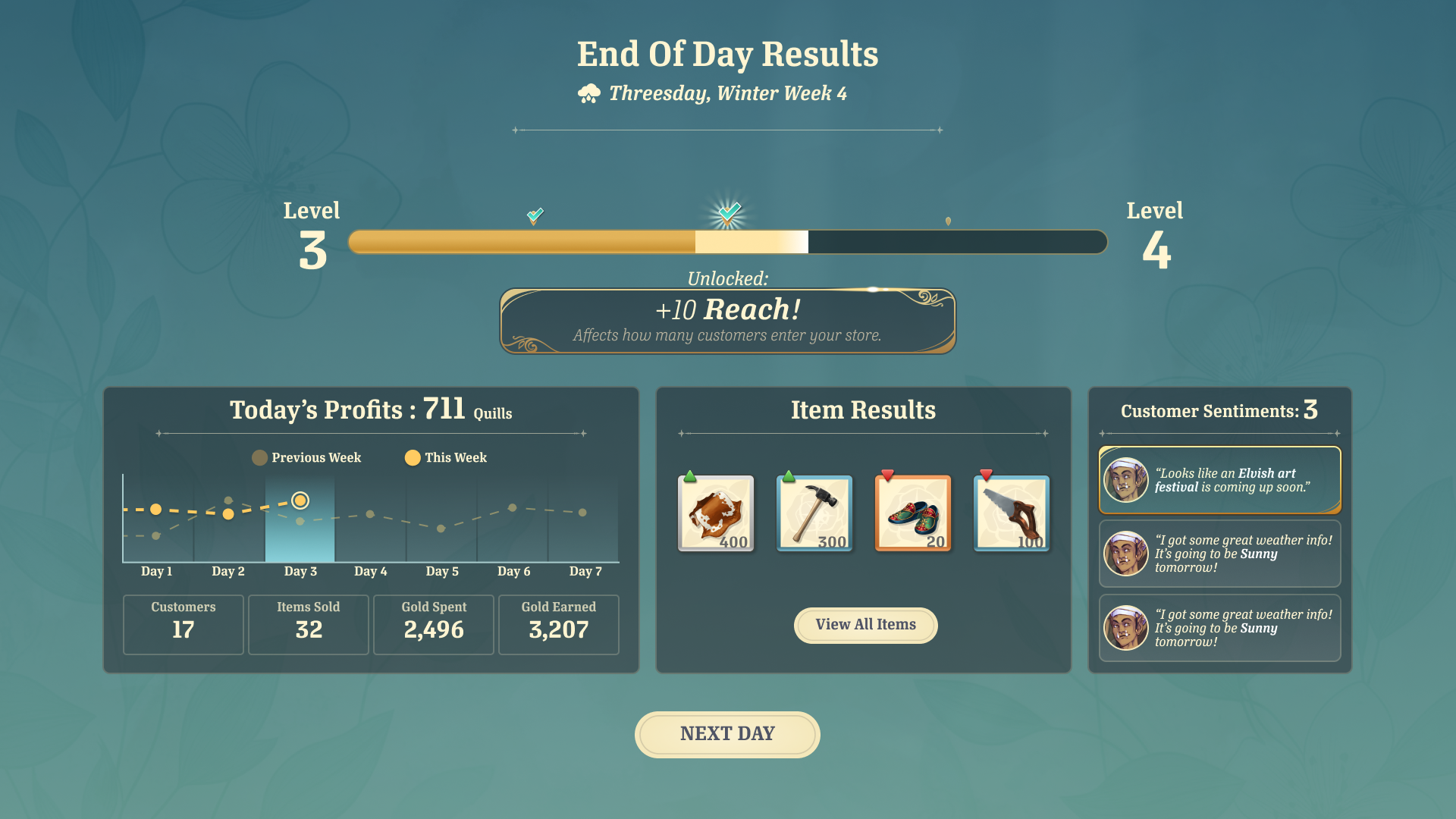
Task: Select the embroidered shoes item tile
Action: tap(912, 513)
